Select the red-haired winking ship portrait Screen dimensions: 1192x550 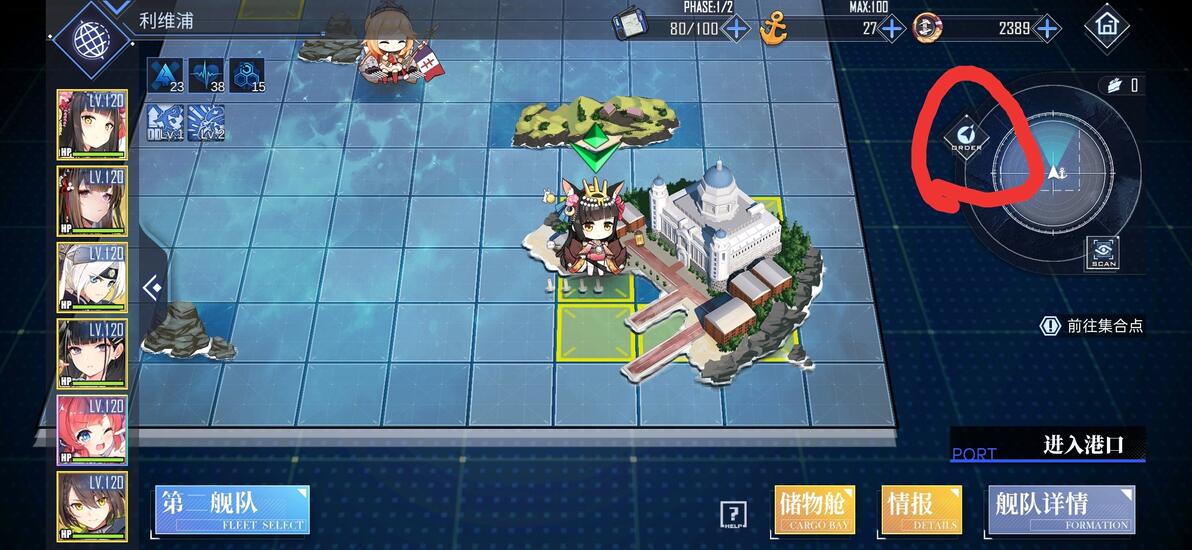[x=92, y=429]
